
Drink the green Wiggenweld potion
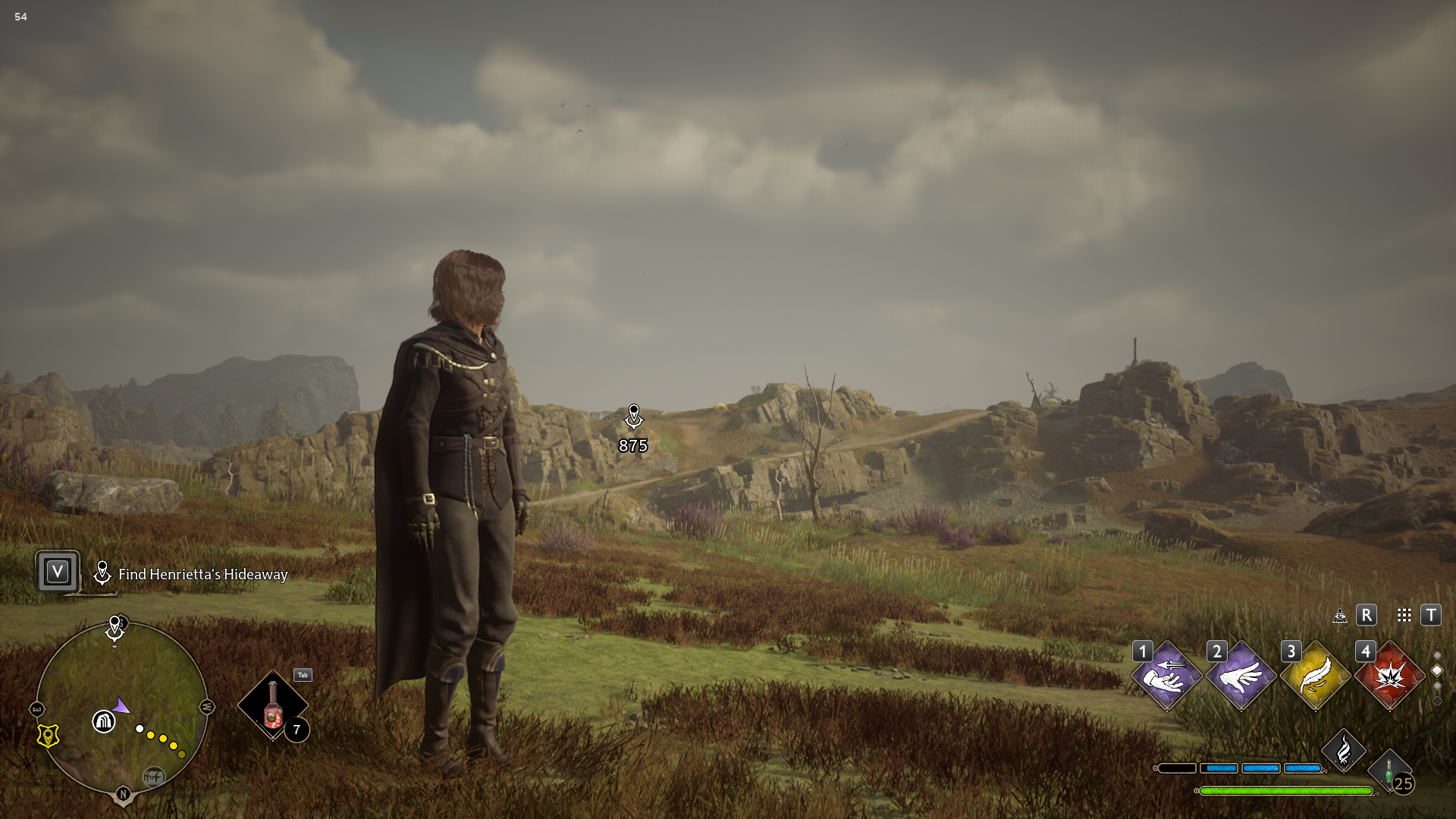pyautogui.click(x=1389, y=773)
